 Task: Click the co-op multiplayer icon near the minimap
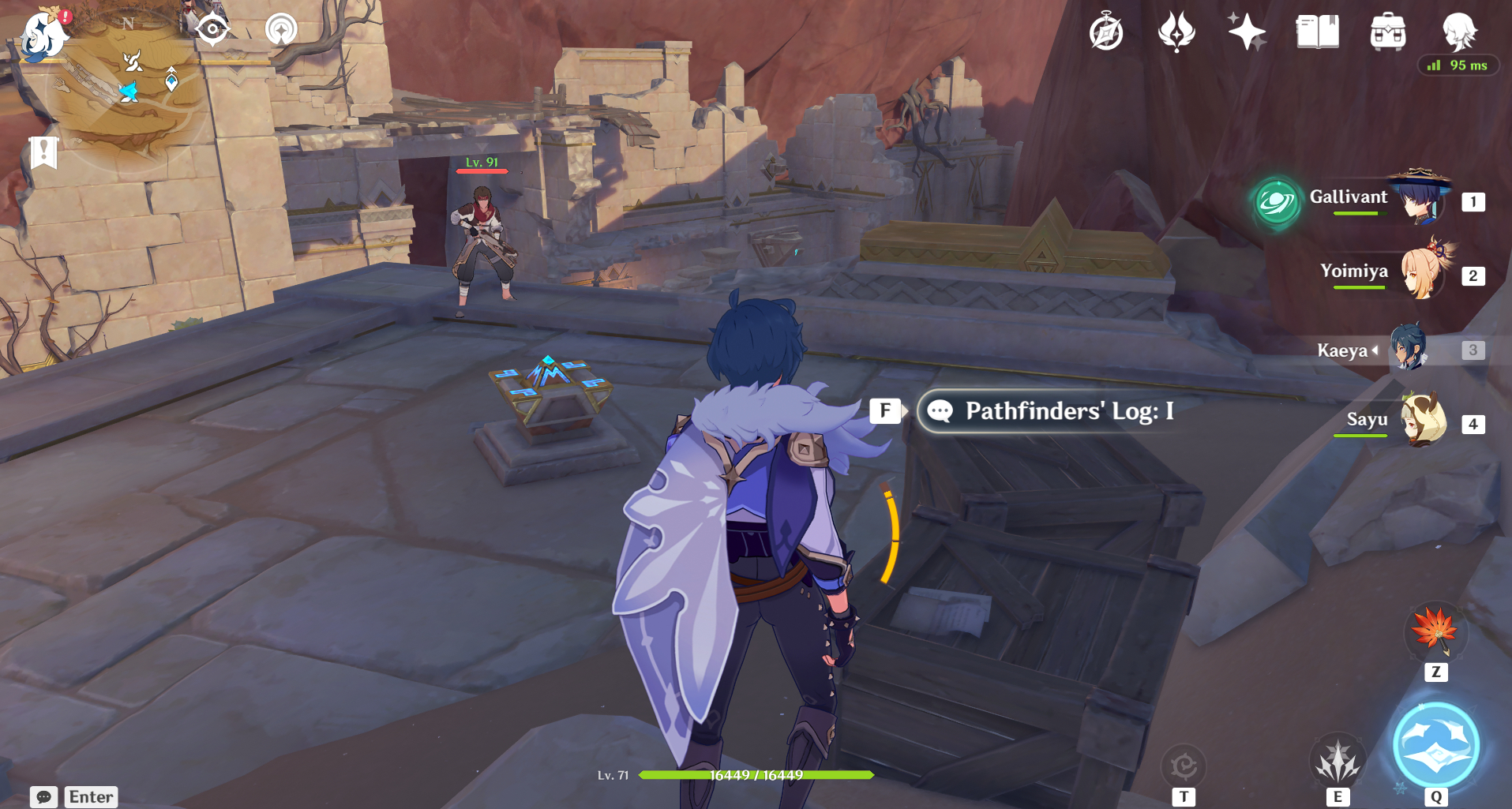281,30
